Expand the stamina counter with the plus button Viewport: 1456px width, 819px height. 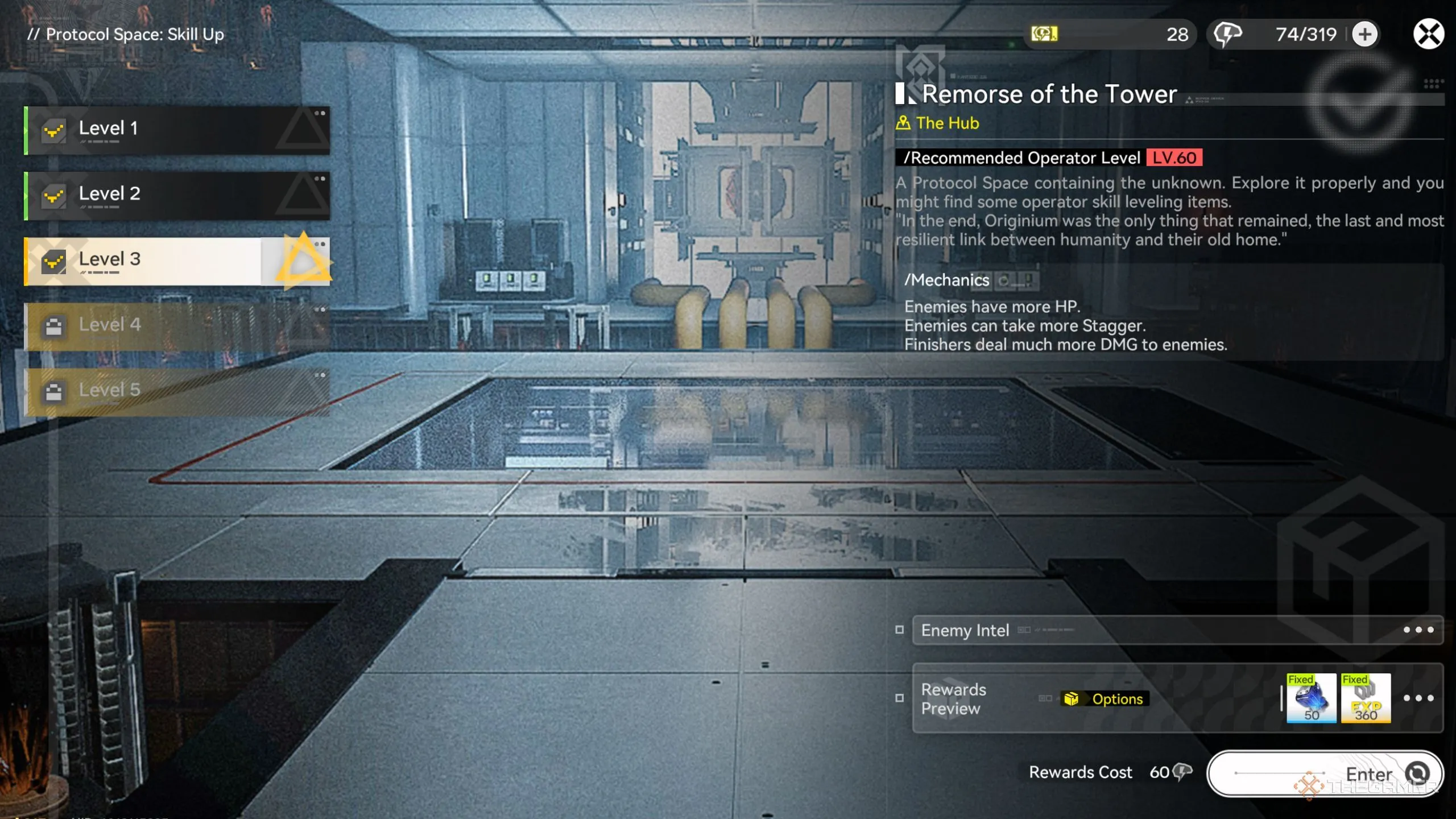click(x=1366, y=34)
